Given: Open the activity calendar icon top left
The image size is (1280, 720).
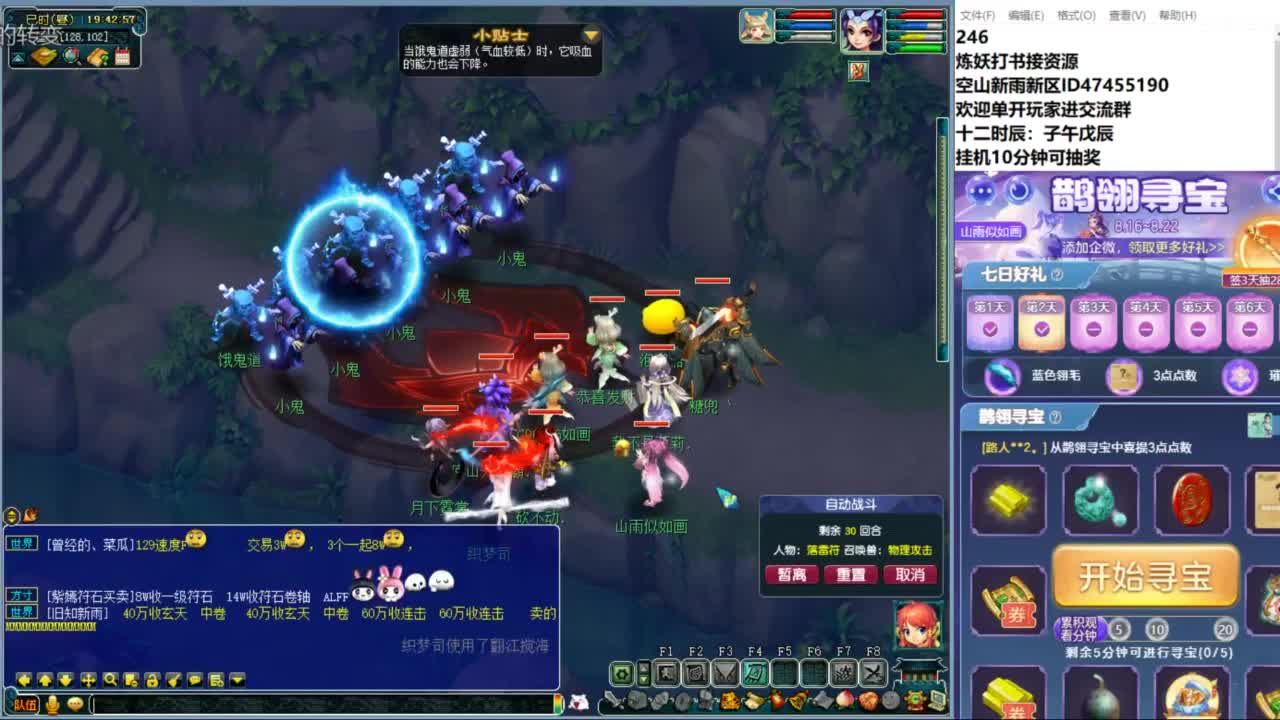Looking at the screenshot, I should 122,56.
